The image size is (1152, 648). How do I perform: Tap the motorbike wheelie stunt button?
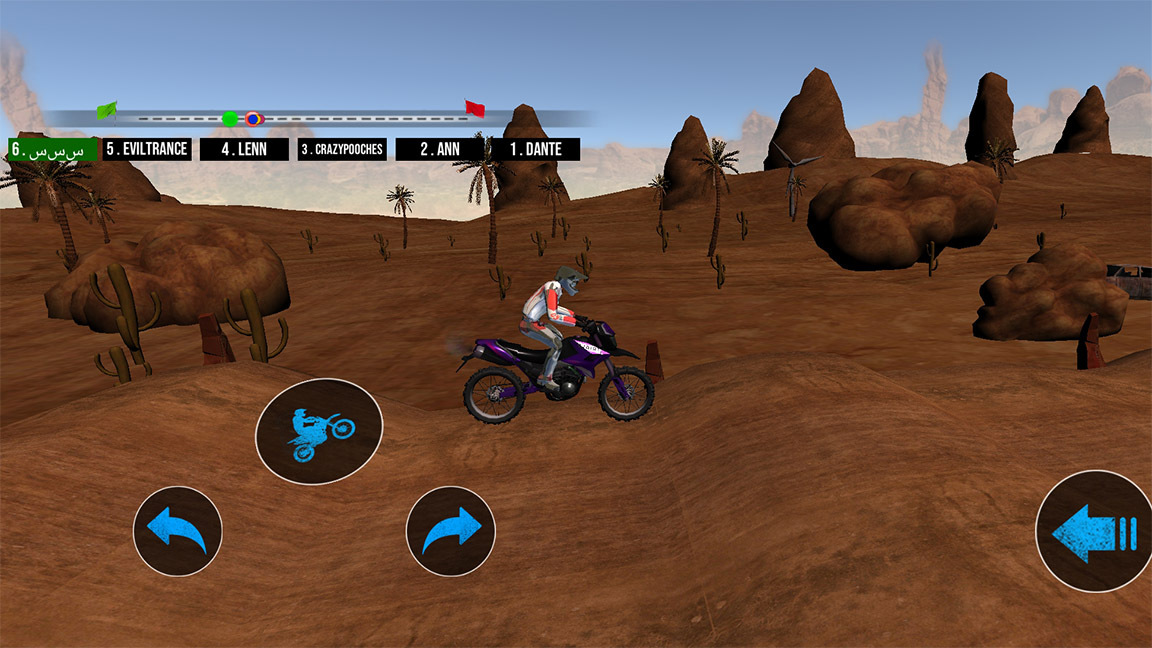tap(319, 432)
